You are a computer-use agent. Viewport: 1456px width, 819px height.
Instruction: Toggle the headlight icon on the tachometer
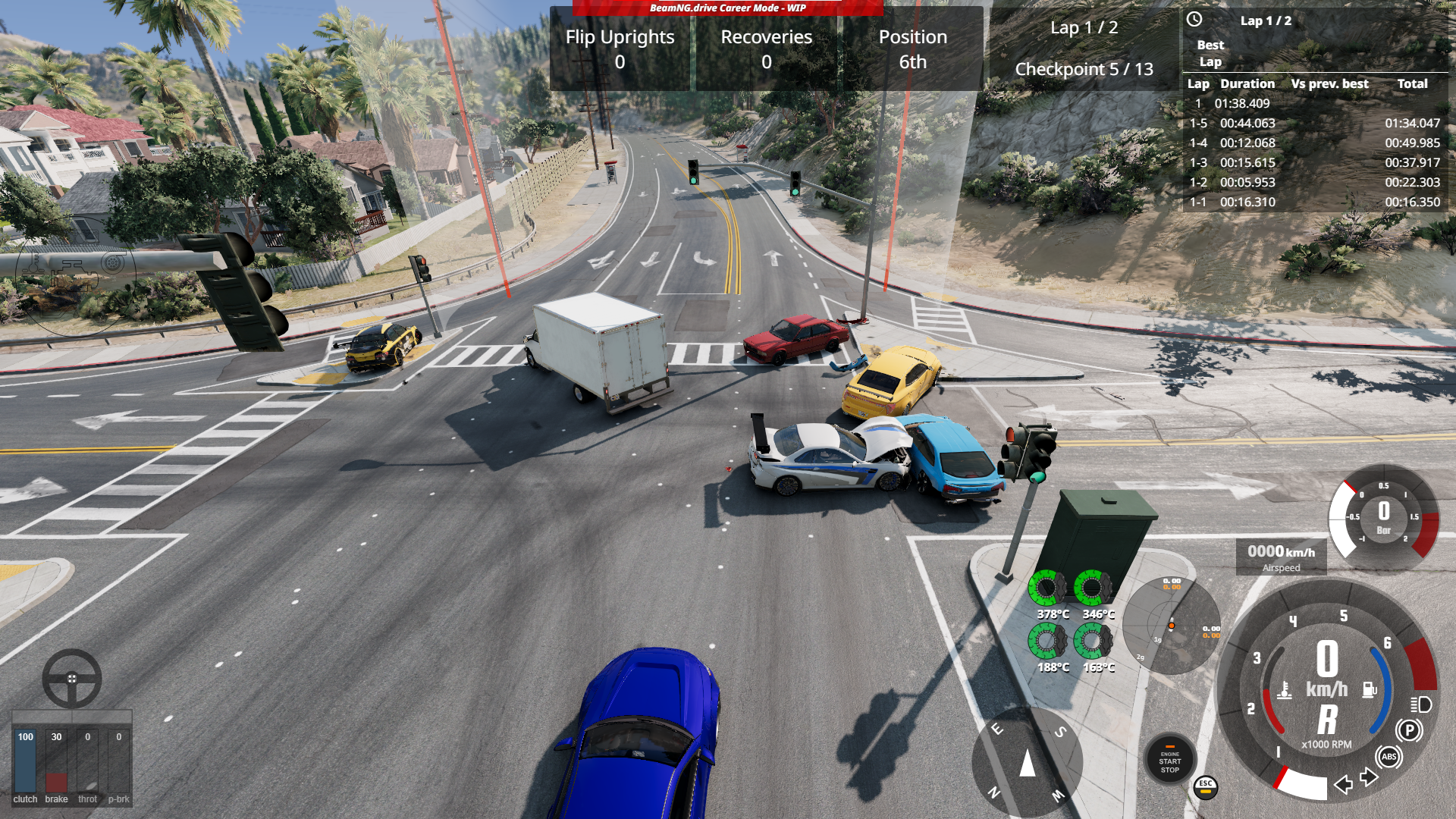1421,704
